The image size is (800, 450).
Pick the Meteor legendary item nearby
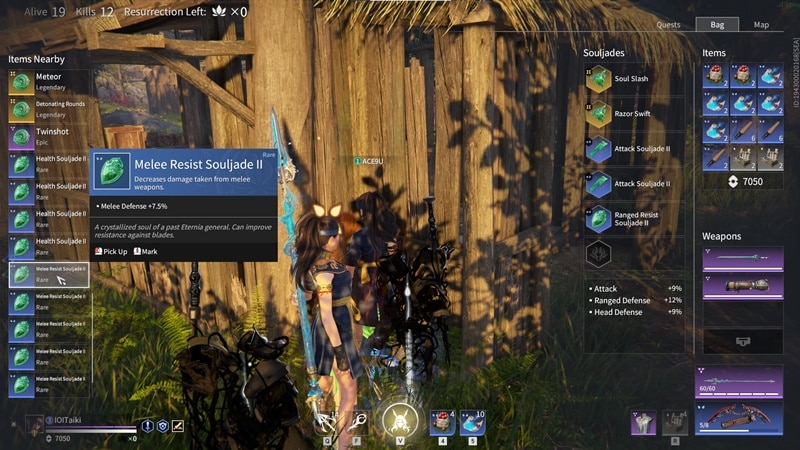click(49, 82)
